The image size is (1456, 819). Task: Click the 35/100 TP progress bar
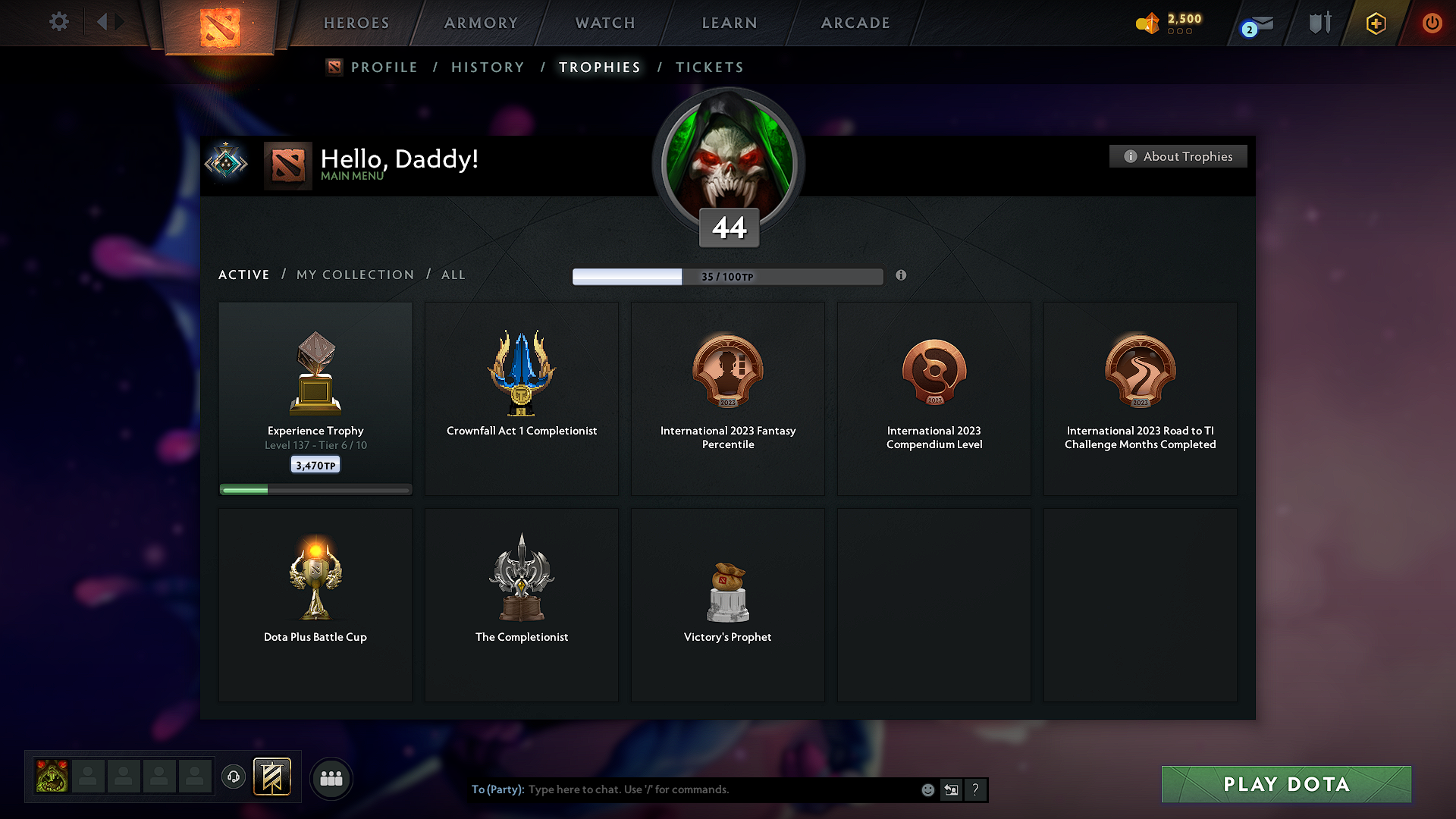click(727, 276)
